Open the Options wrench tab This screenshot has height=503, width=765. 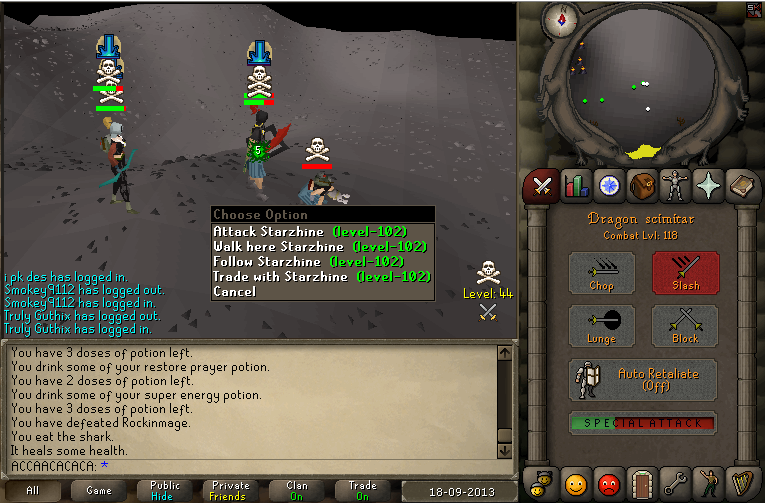(674, 481)
